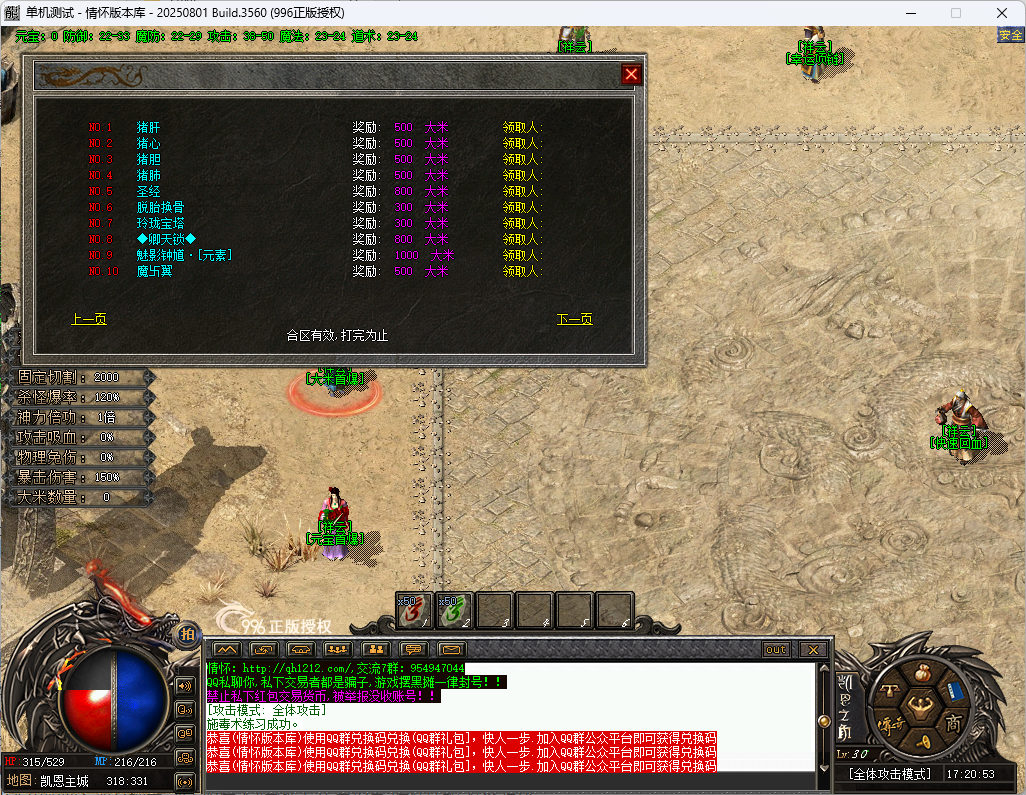1026x795 pixels.
Task: Select the 圣经 reward row
Action: click(147, 192)
